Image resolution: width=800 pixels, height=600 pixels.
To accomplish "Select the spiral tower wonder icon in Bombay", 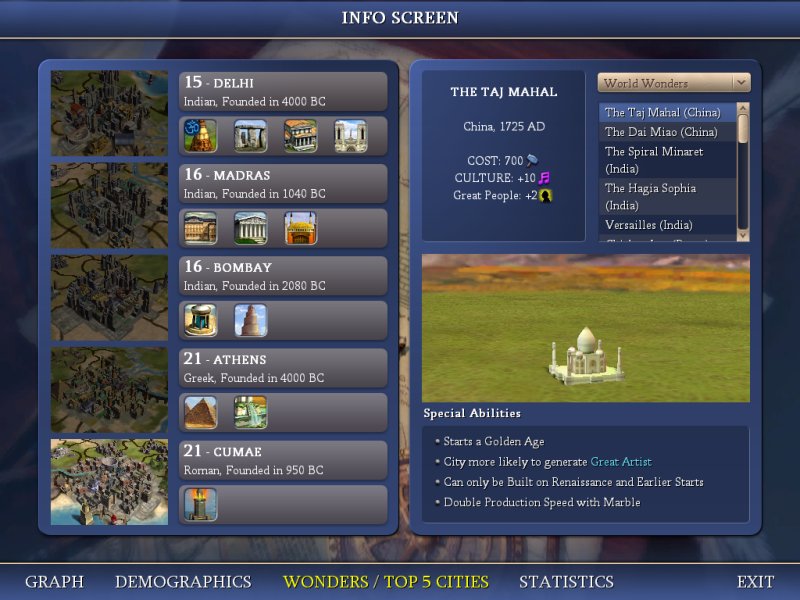I will (250, 320).
